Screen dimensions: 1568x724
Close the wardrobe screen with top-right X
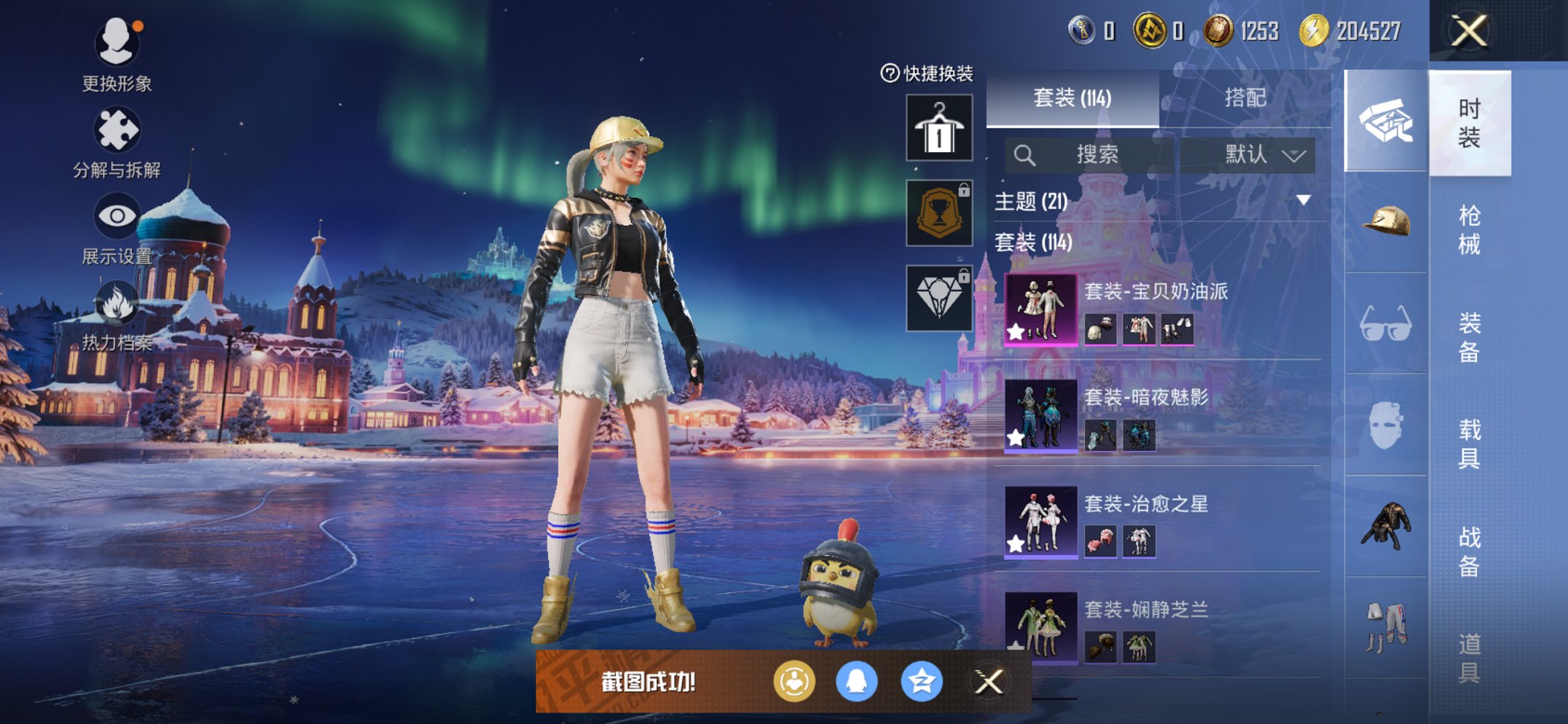click(1469, 31)
